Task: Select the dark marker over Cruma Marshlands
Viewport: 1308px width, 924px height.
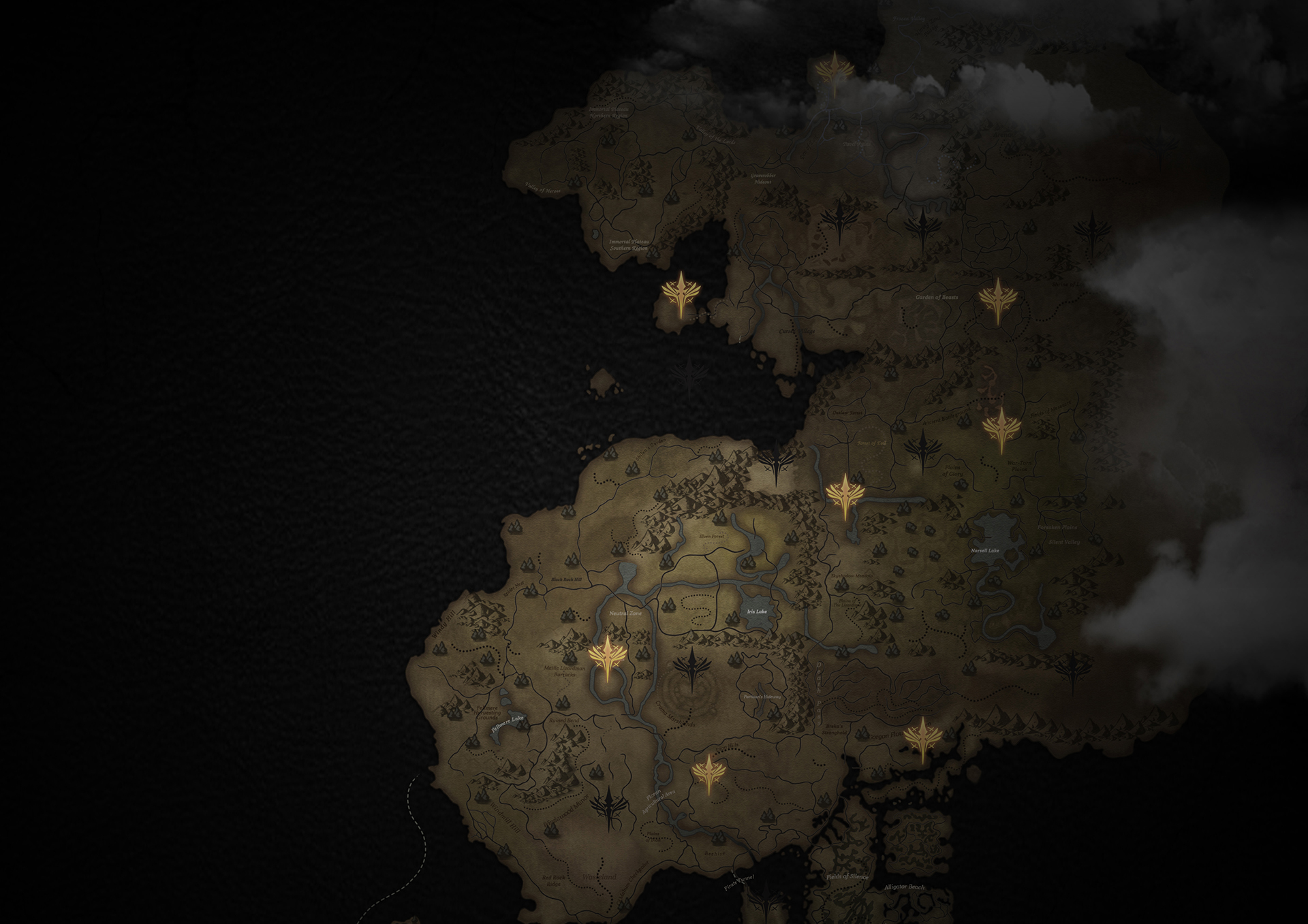Action: (x=692, y=669)
